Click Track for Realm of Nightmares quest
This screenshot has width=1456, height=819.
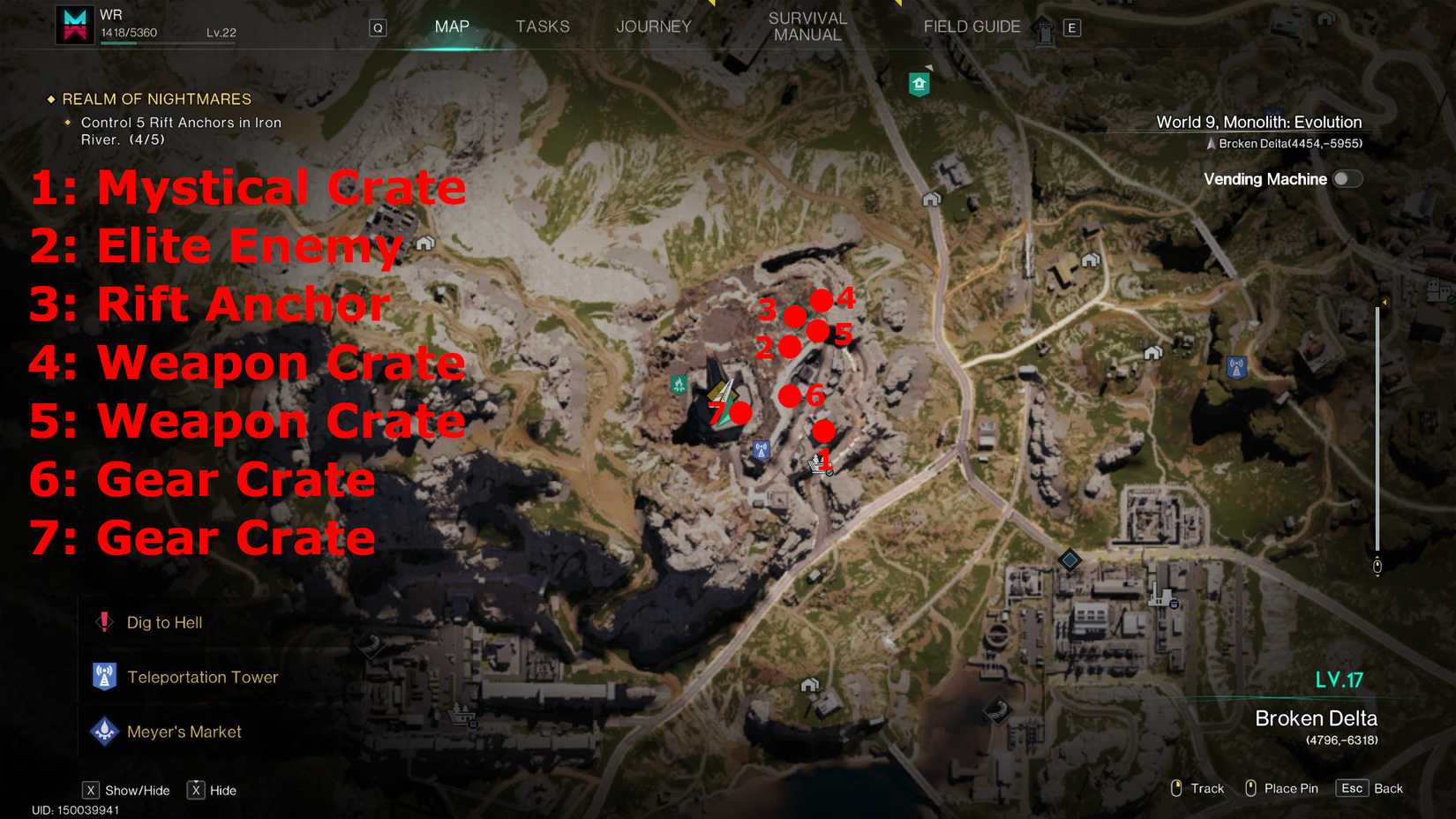click(1197, 788)
